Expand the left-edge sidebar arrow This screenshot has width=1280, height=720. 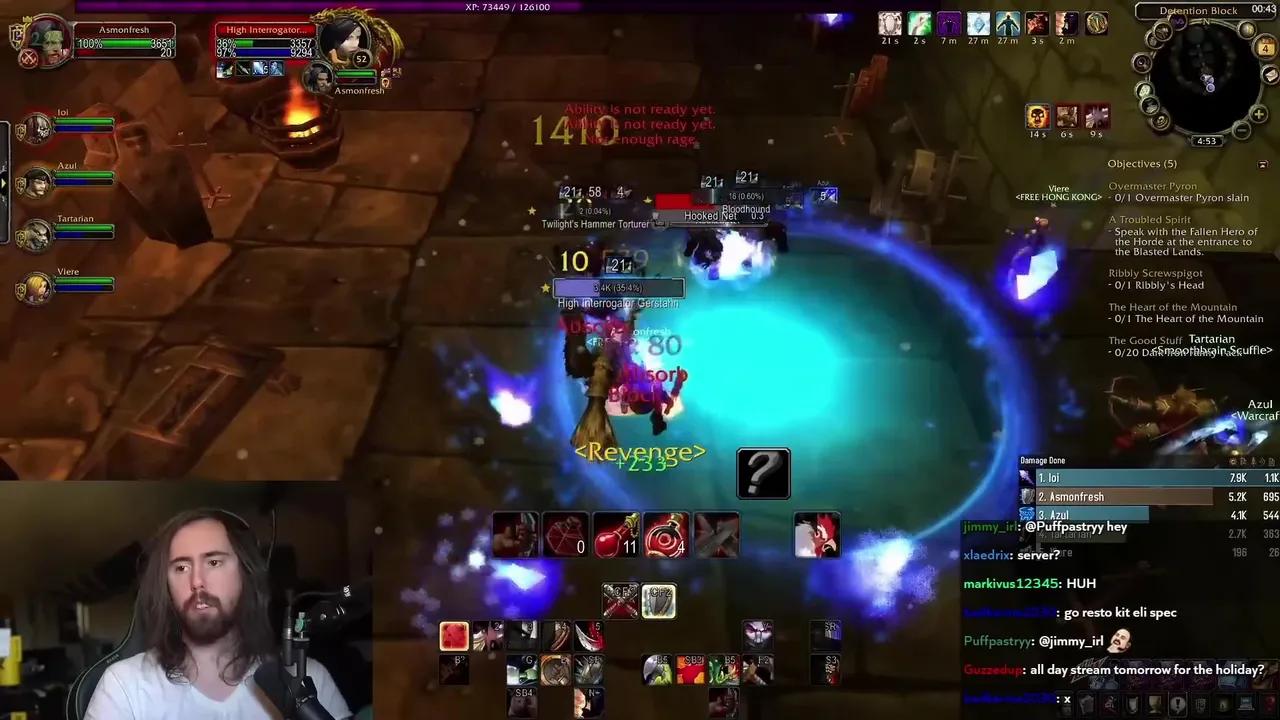click(4, 183)
